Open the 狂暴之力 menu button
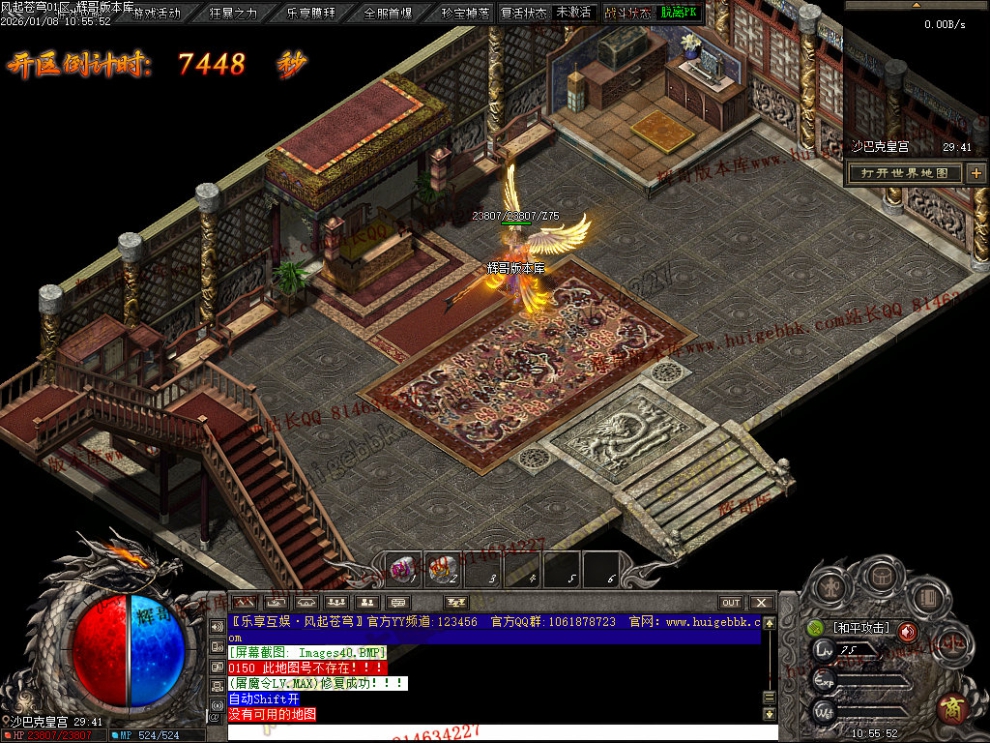The height and width of the screenshot is (743, 990). point(234,13)
